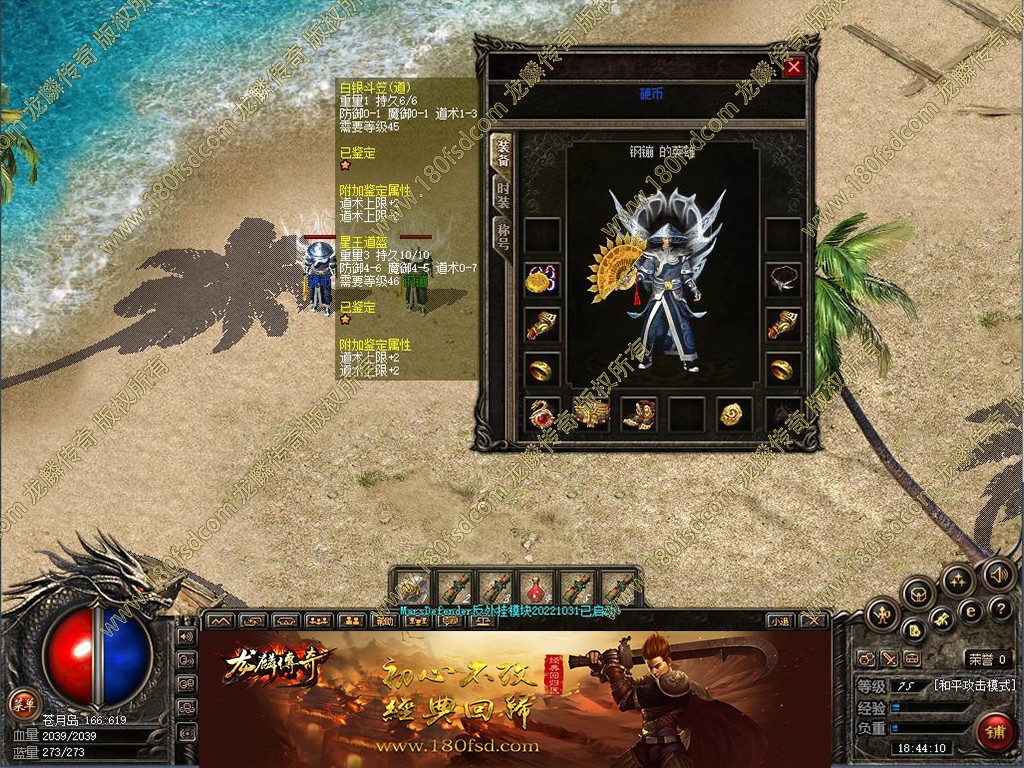Open the red 铺 shop button
Viewport: 1024px width, 768px height.
click(993, 730)
